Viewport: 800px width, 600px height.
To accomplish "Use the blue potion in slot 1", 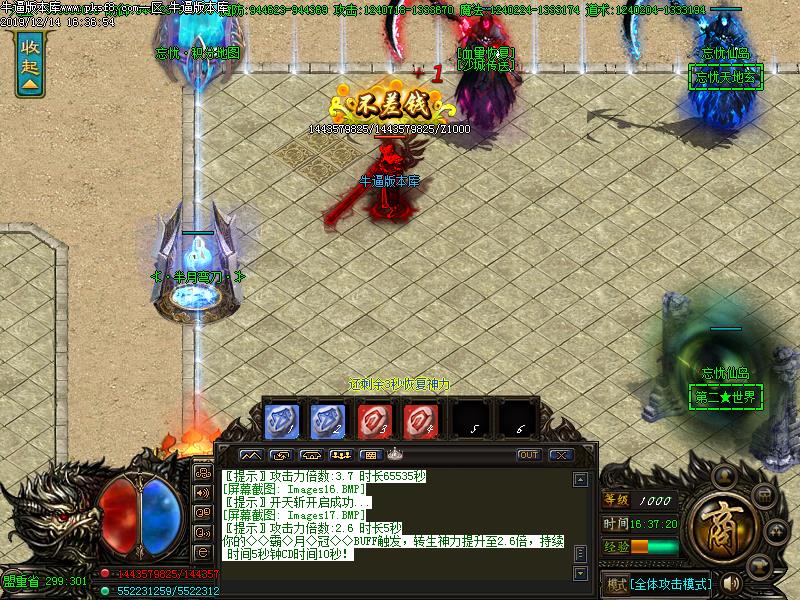I will pos(281,418).
